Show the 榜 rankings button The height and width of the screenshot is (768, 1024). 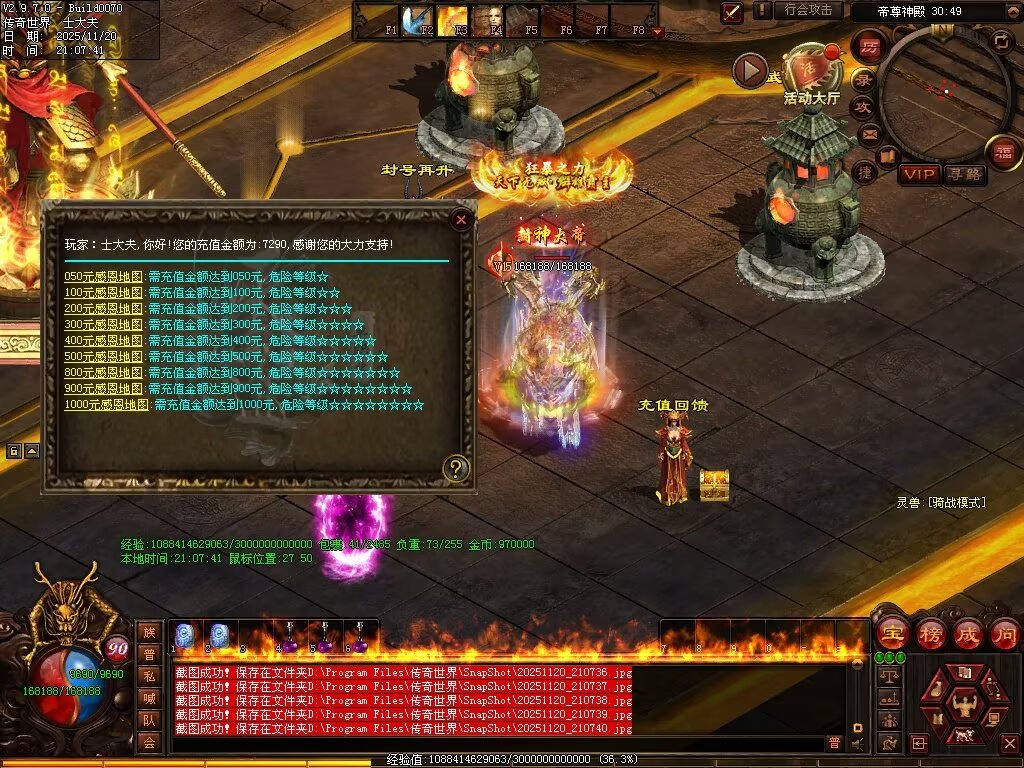coord(930,634)
